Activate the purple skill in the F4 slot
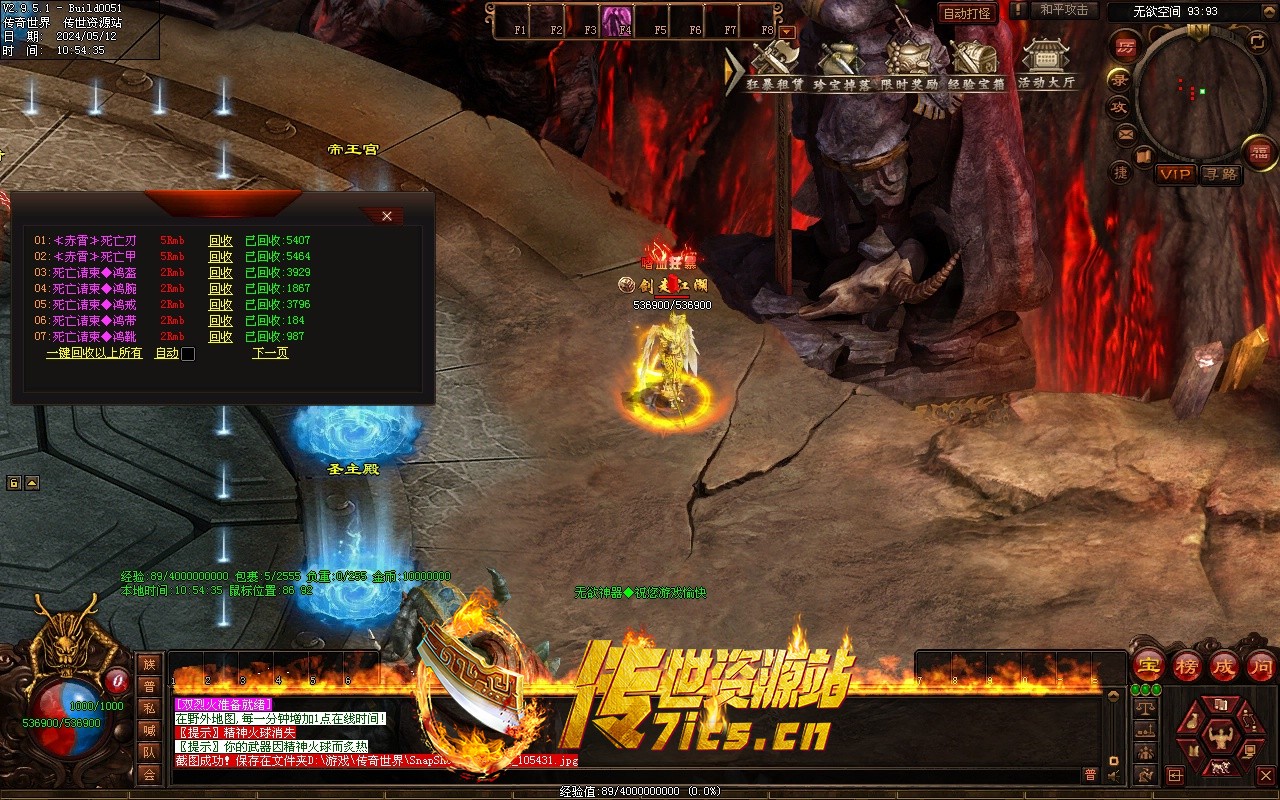Screen dimensions: 1280x800 [x=616, y=20]
